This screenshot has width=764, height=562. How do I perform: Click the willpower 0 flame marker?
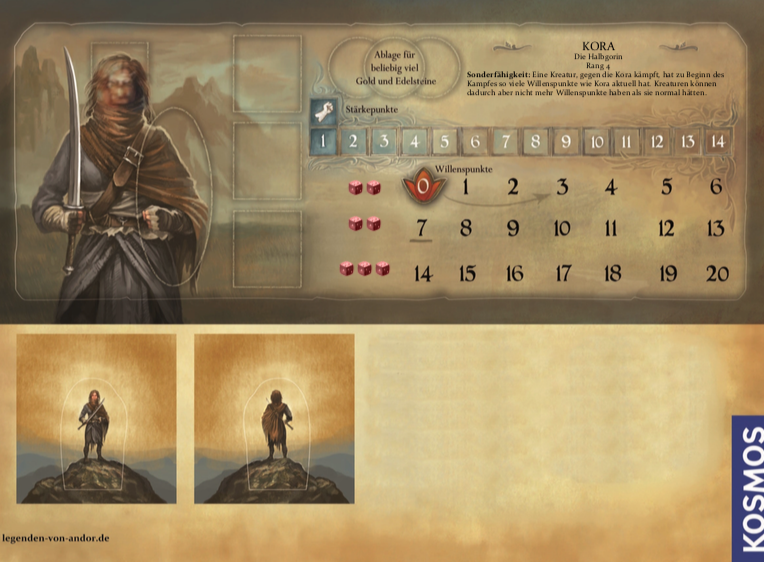[423, 185]
